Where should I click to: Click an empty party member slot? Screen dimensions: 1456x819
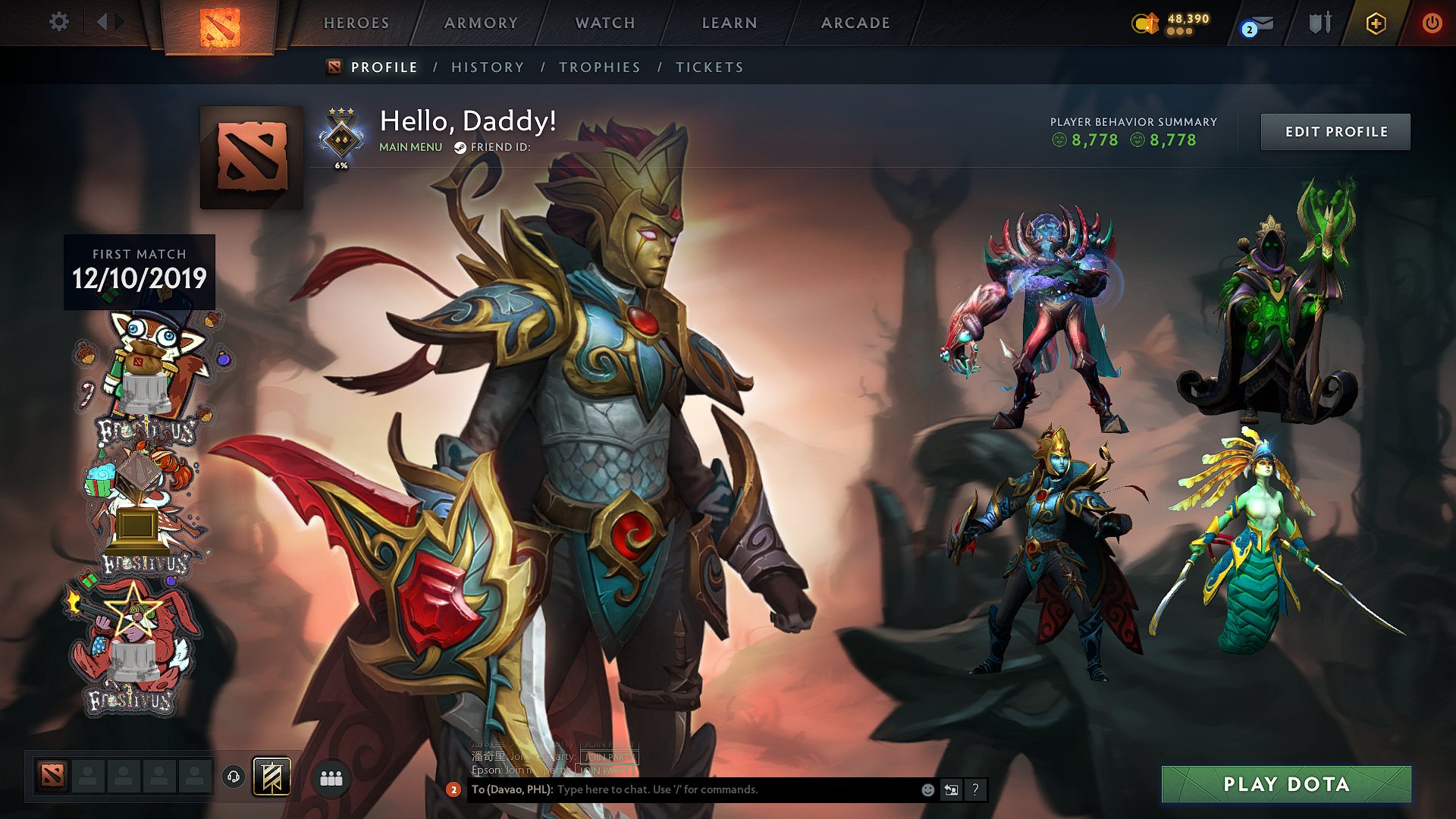point(88,776)
